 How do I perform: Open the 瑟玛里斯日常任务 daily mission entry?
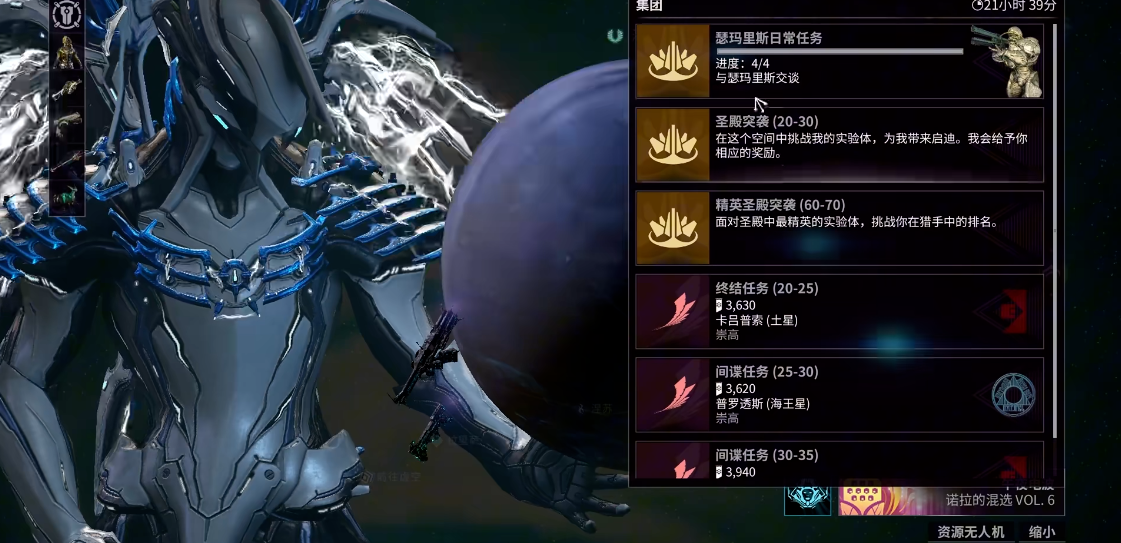pyautogui.click(x=838, y=62)
